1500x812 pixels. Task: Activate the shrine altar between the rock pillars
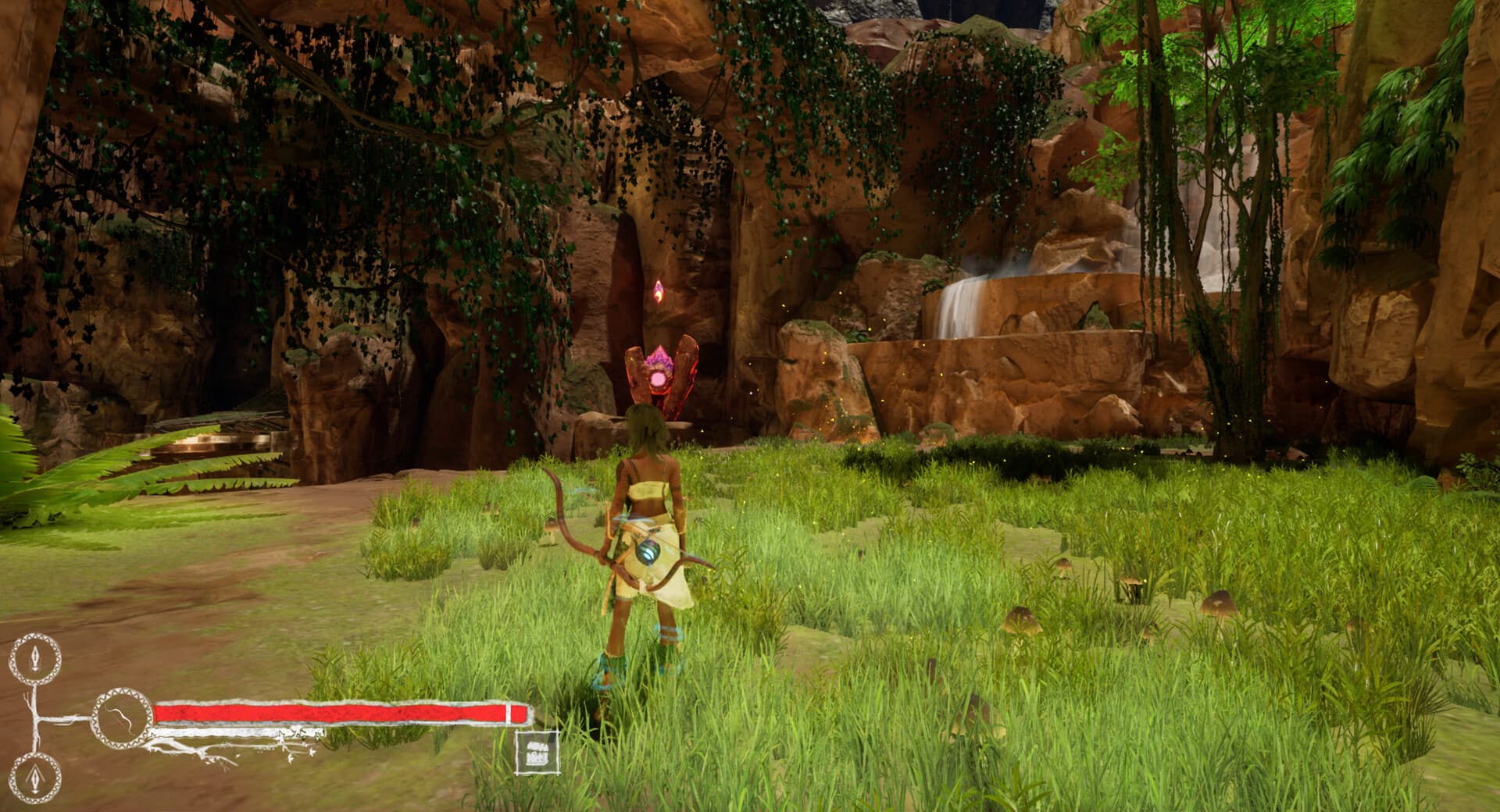[x=660, y=383]
